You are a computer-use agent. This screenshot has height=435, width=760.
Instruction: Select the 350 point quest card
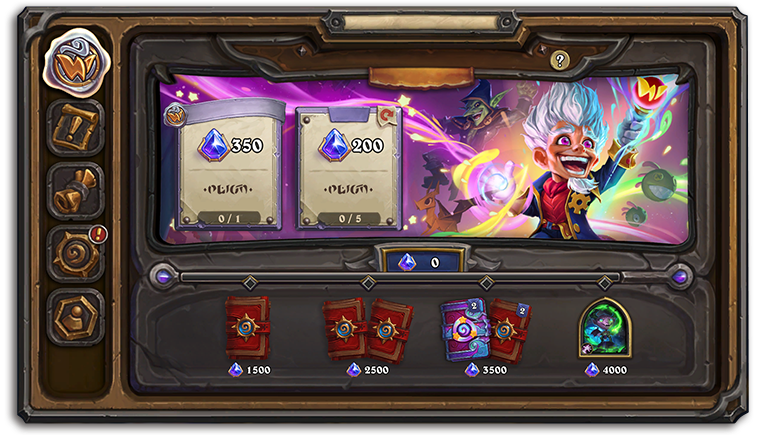[x=226, y=165]
